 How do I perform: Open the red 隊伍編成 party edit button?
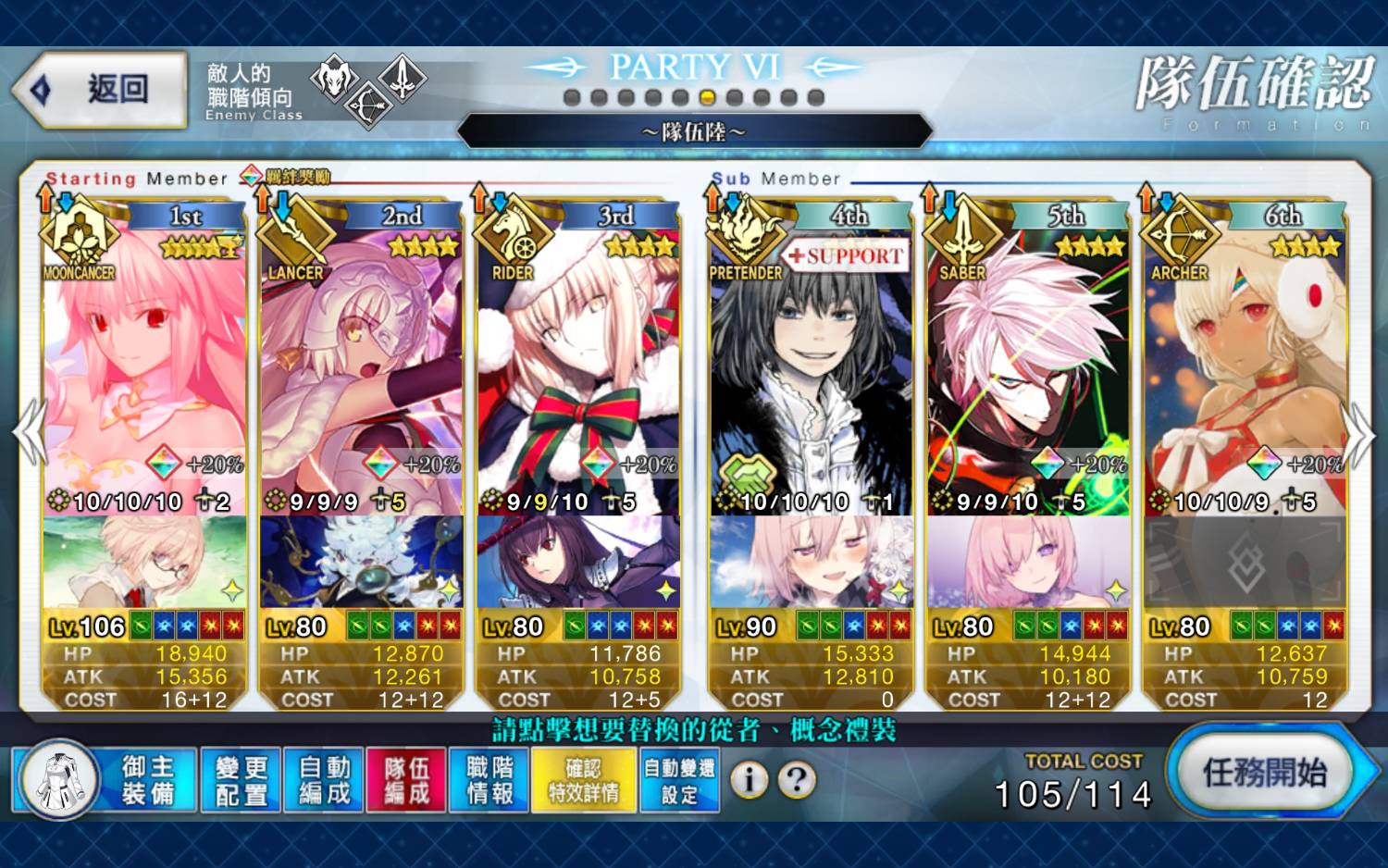[406, 780]
